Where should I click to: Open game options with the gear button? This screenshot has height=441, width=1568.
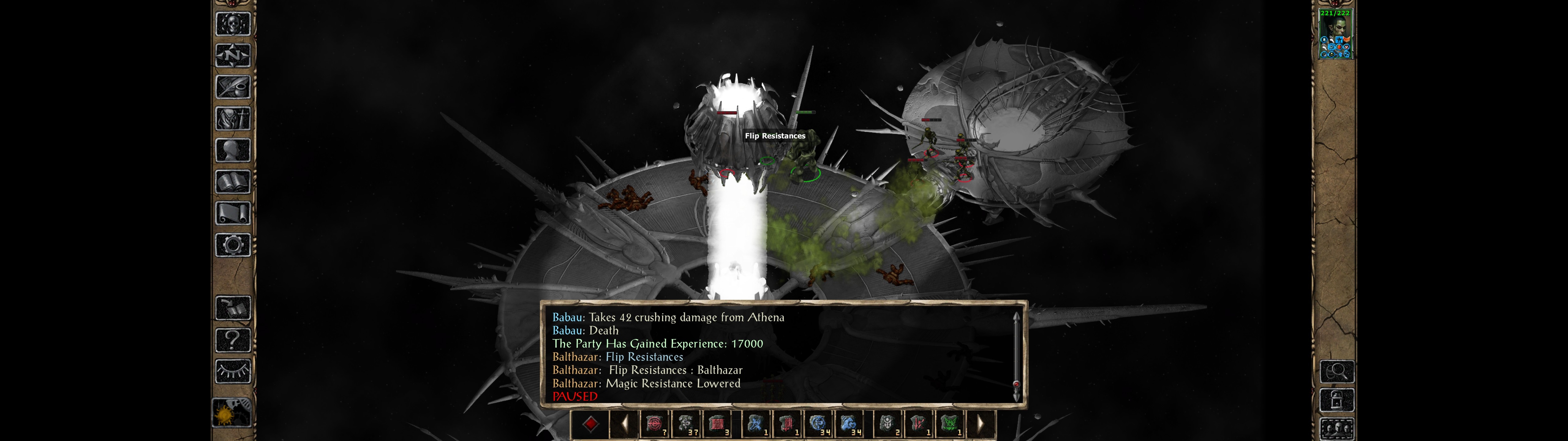(232, 245)
